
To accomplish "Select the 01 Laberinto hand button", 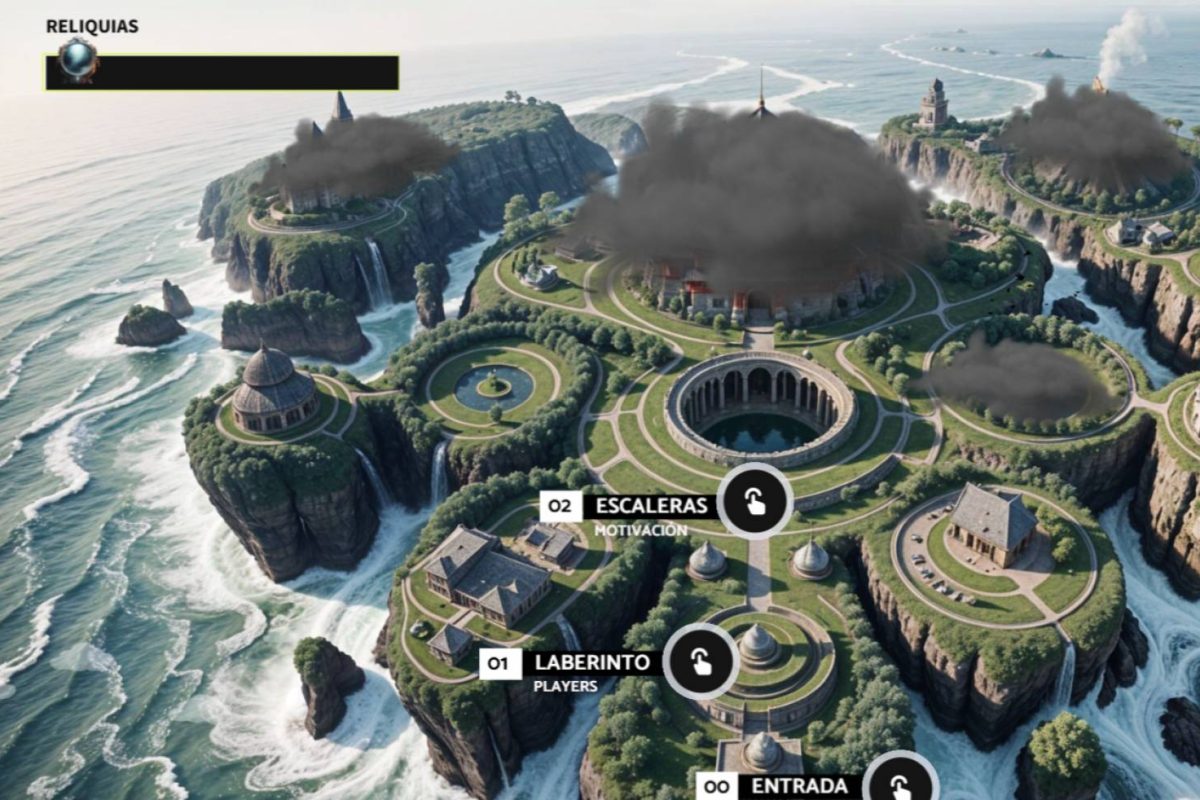I will pyautogui.click(x=701, y=661).
